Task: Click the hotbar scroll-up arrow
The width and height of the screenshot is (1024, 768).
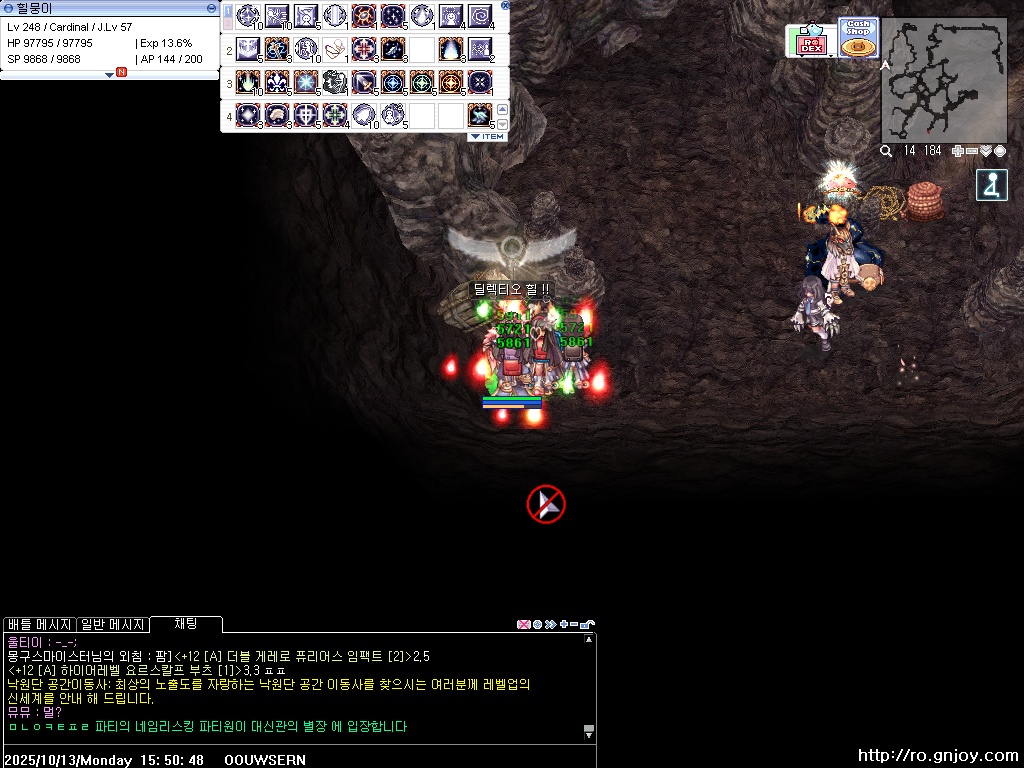Action: click(x=502, y=109)
